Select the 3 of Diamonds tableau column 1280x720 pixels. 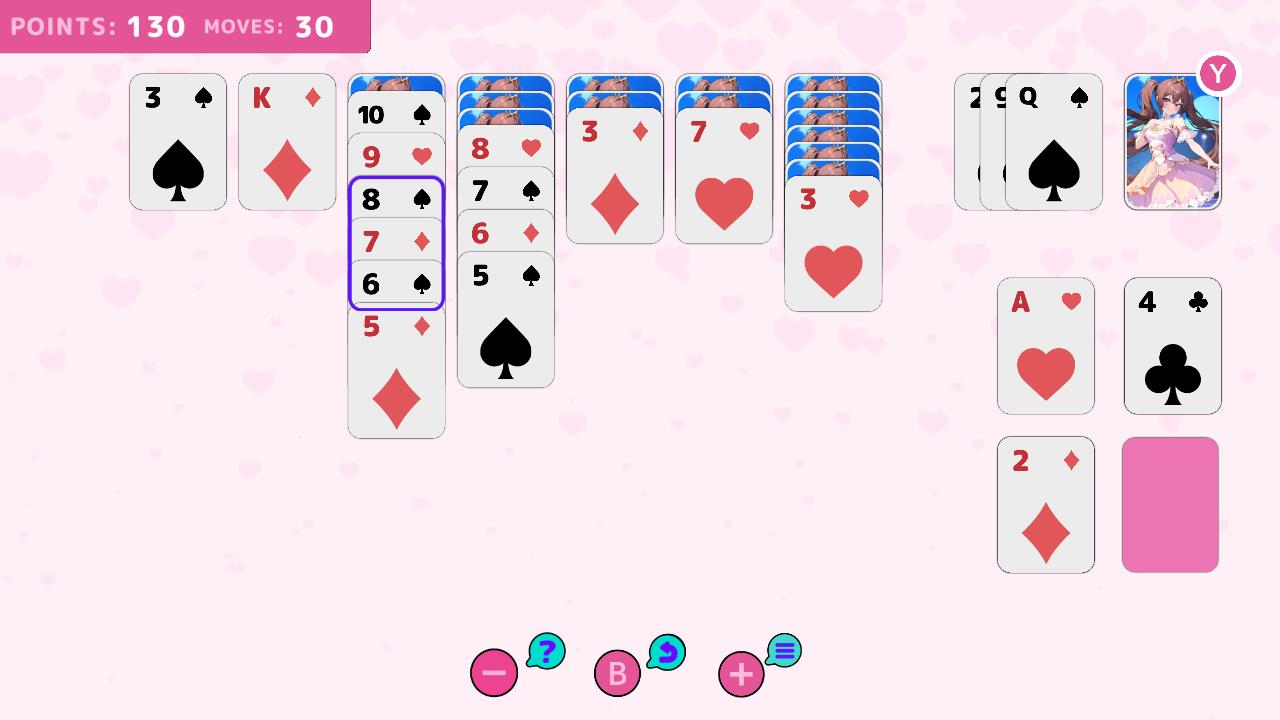pos(614,180)
